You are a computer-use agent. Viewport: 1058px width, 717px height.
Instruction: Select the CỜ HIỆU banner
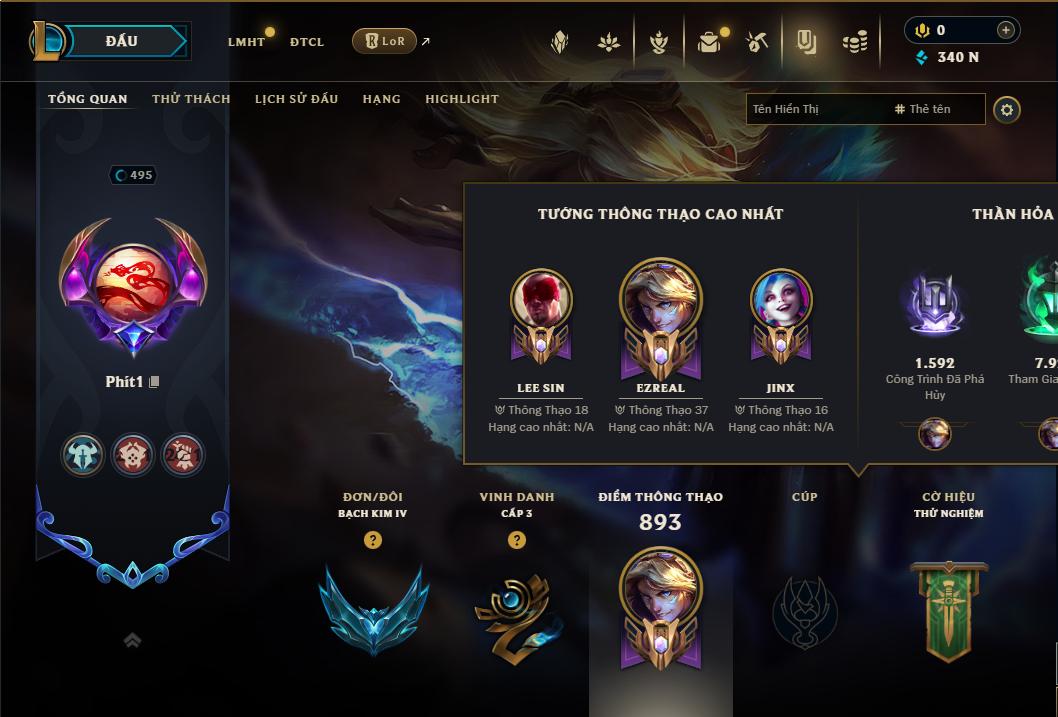(948, 610)
